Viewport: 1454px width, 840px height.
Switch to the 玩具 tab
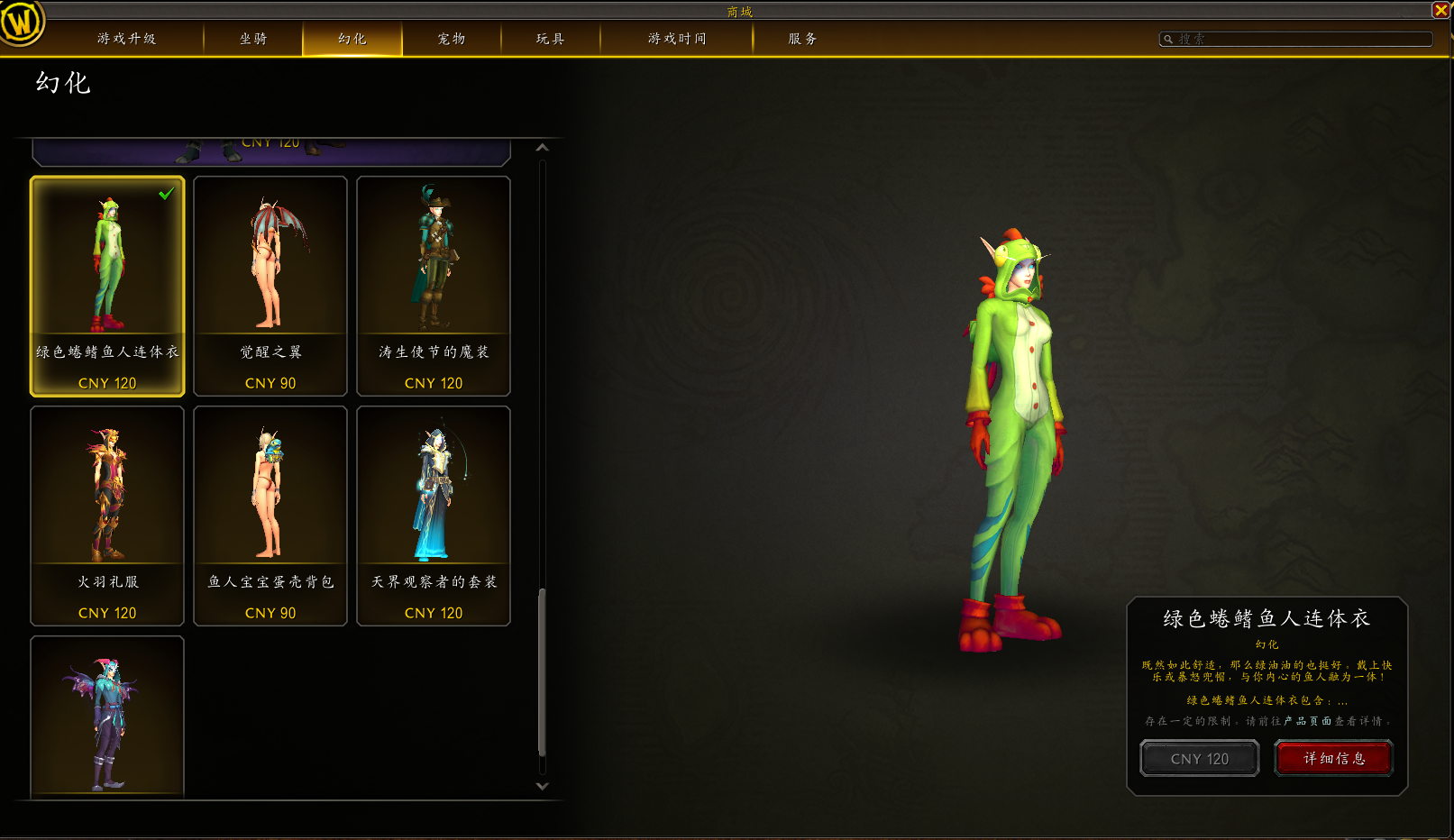point(551,39)
